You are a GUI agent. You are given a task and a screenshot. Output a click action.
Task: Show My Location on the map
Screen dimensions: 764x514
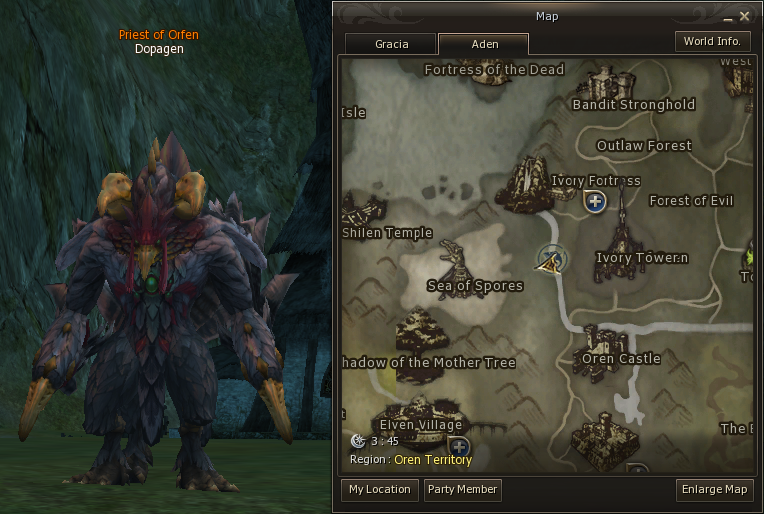click(379, 490)
